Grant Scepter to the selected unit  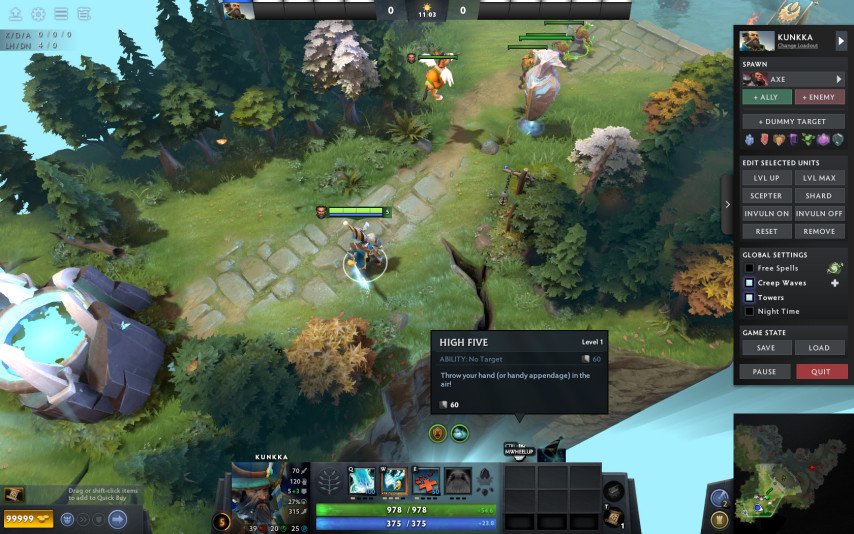coord(766,196)
